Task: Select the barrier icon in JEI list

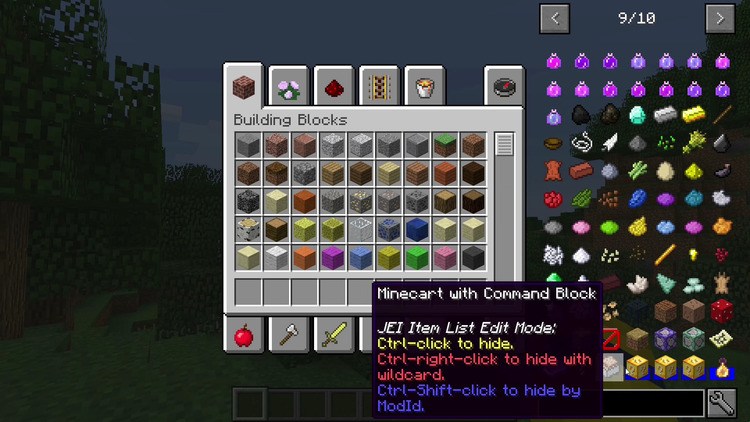Action: (x=609, y=339)
